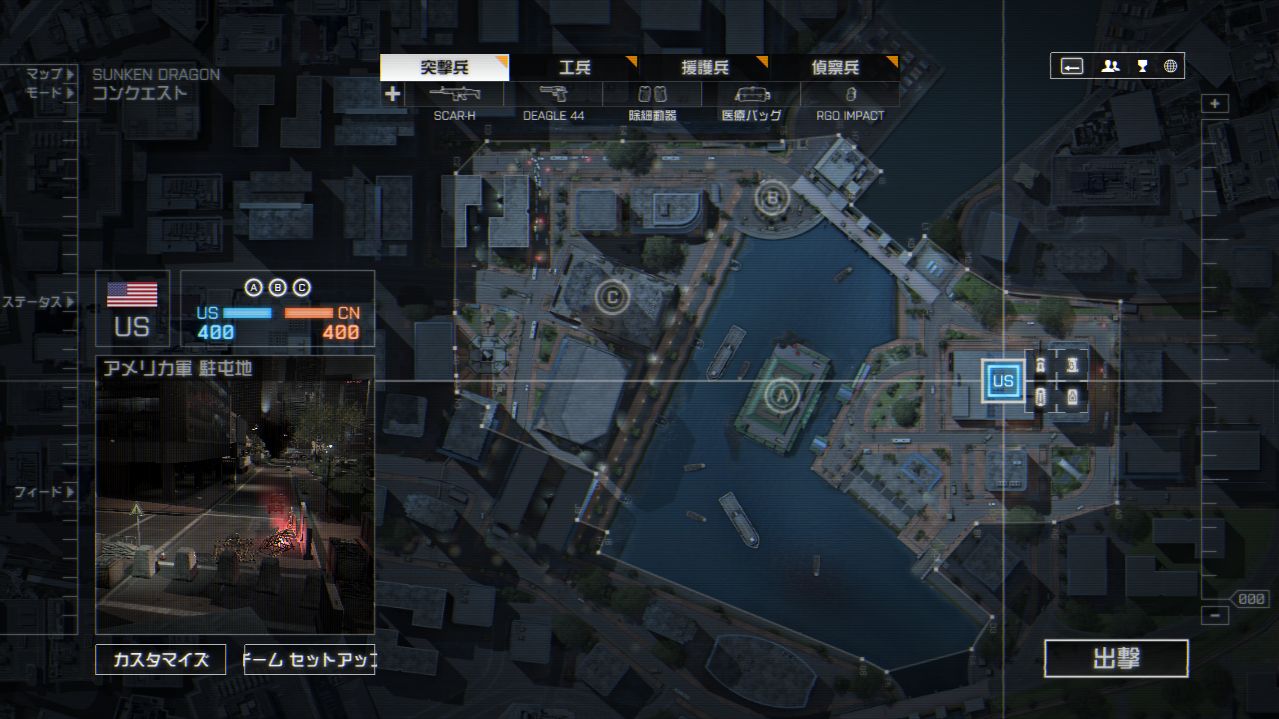Zoom out the map with minus button
The width and height of the screenshot is (1279, 719).
[1215, 615]
